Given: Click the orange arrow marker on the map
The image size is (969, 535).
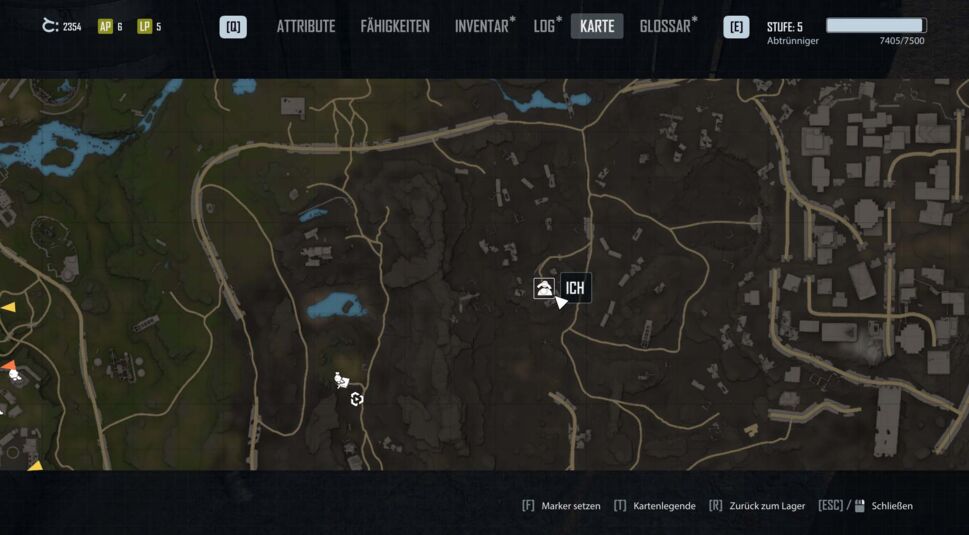Looking at the screenshot, I should coord(8,365).
